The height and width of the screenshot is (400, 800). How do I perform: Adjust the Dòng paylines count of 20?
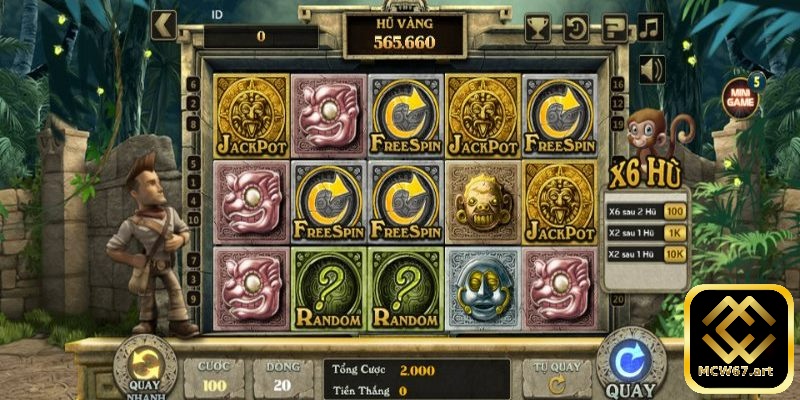click(281, 375)
